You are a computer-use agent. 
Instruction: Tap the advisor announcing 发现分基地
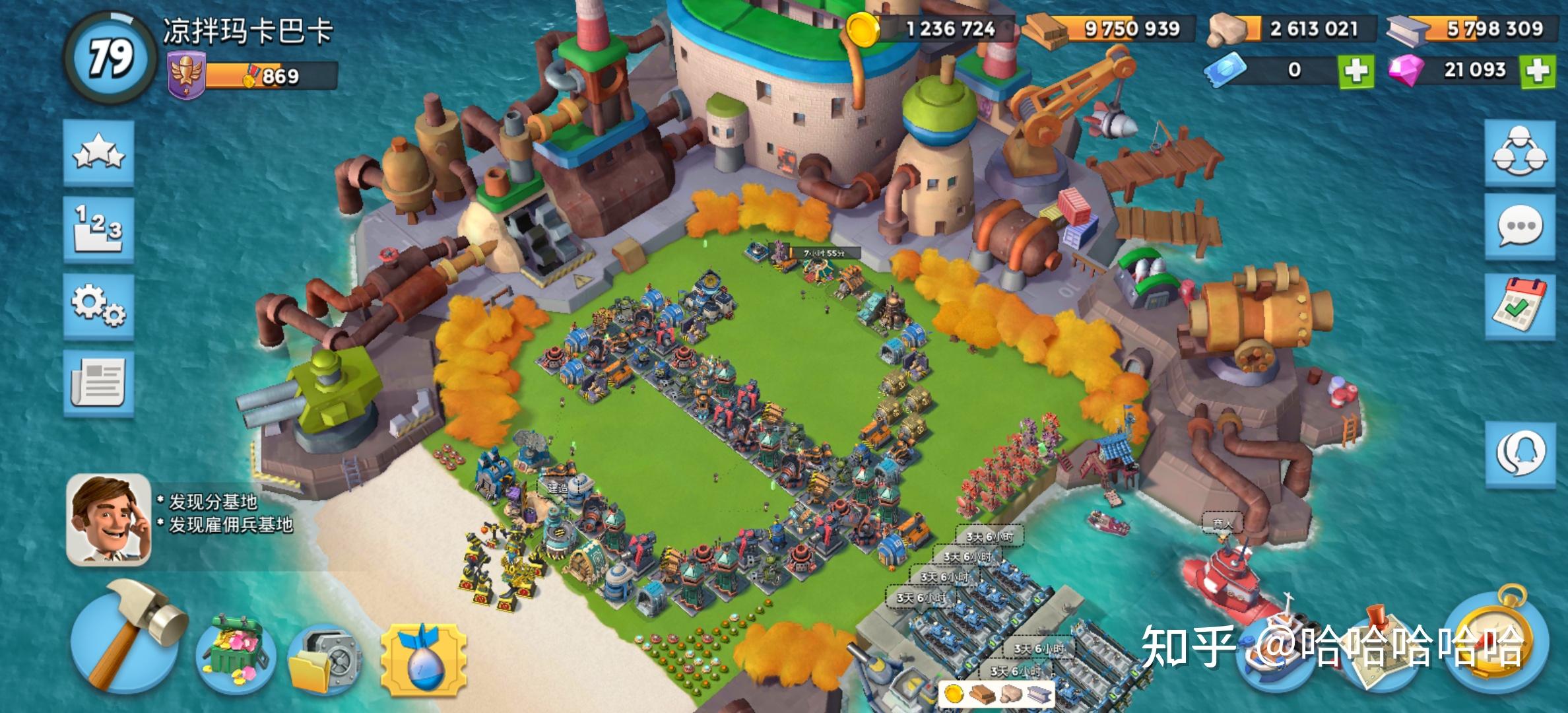[109, 518]
